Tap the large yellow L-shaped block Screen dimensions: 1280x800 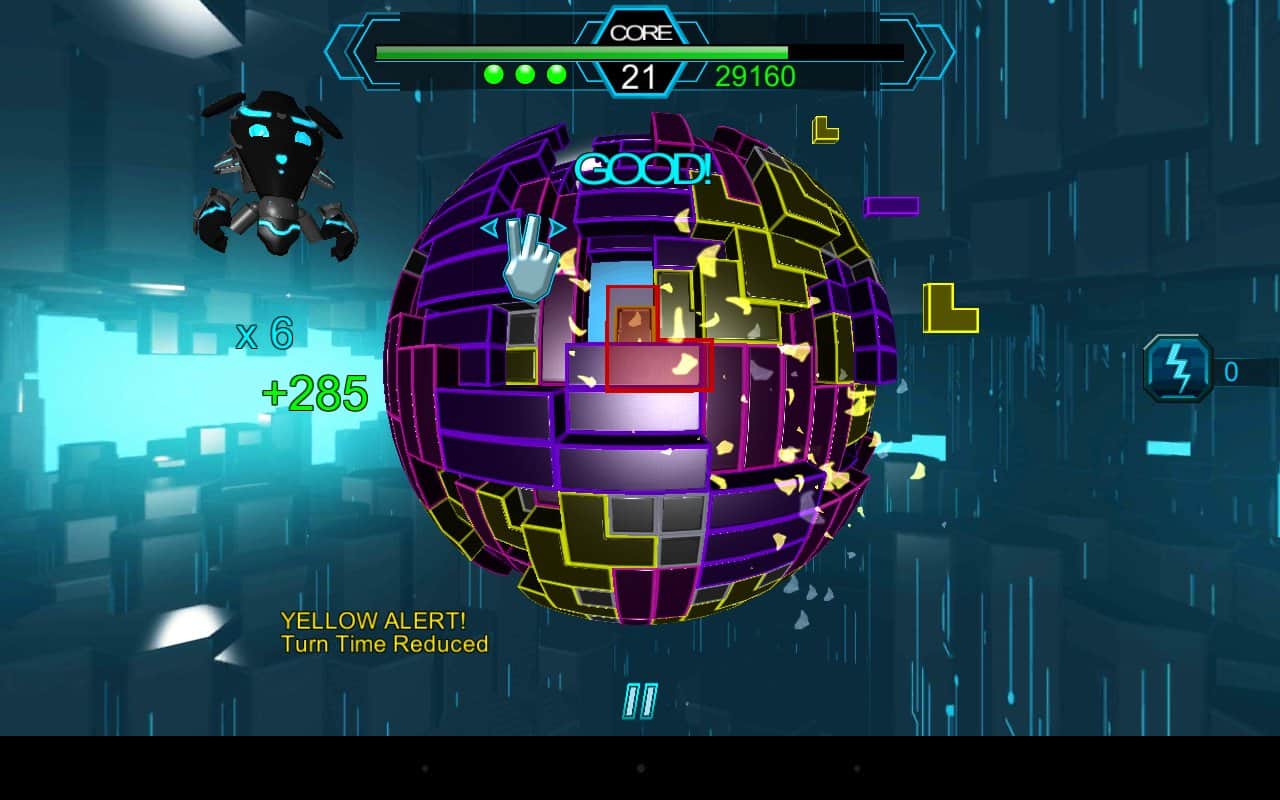coord(948,307)
